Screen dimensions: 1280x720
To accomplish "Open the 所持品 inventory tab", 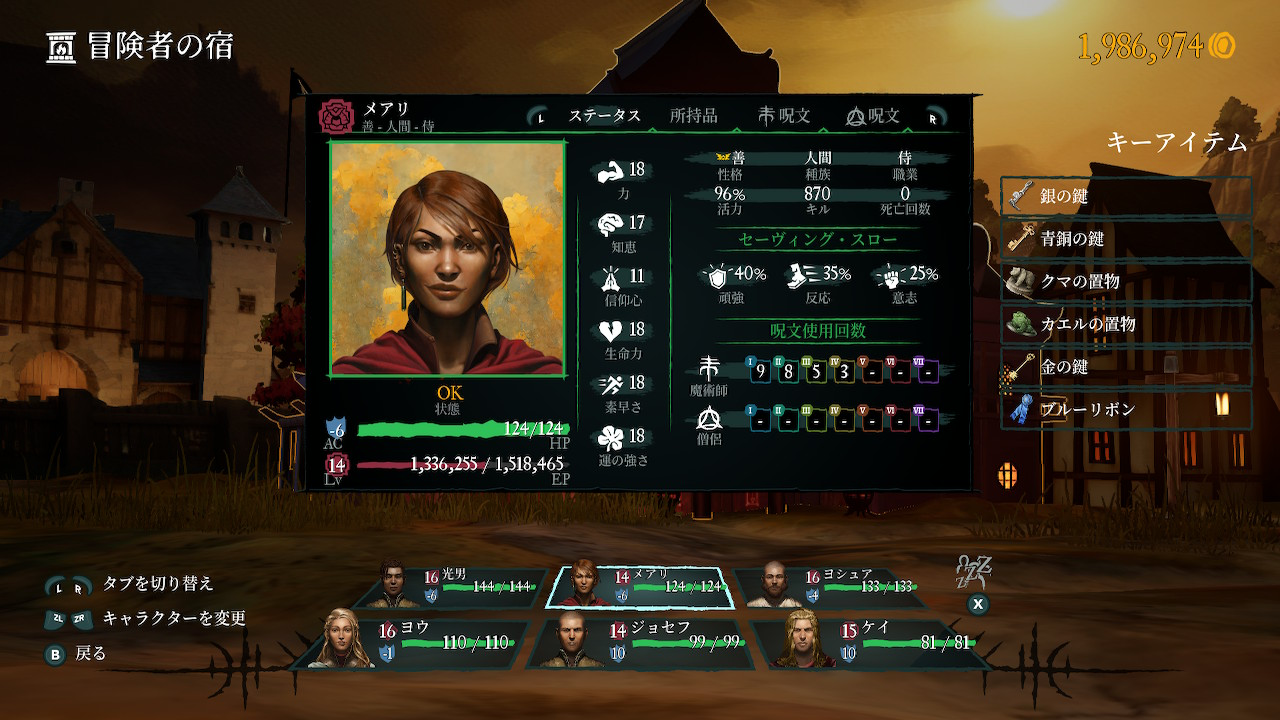I will [693, 116].
